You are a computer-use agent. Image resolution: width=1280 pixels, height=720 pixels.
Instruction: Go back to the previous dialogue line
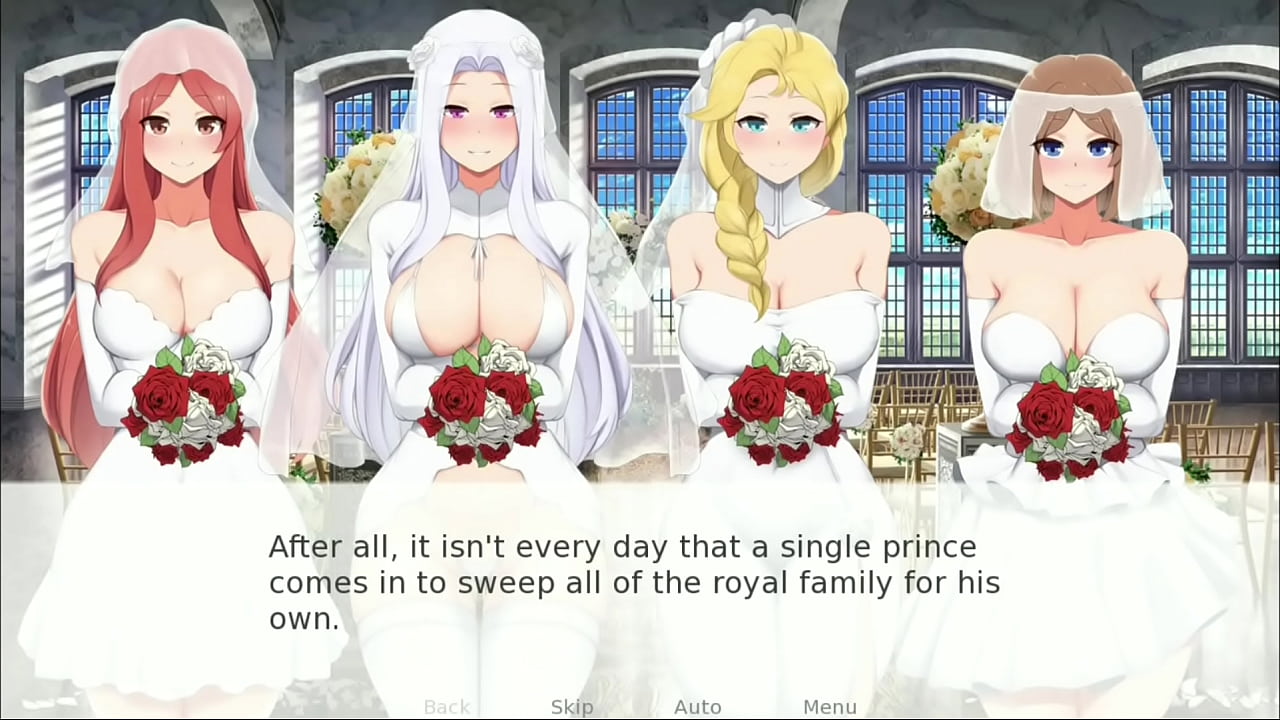pyautogui.click(x=446, y=707)
